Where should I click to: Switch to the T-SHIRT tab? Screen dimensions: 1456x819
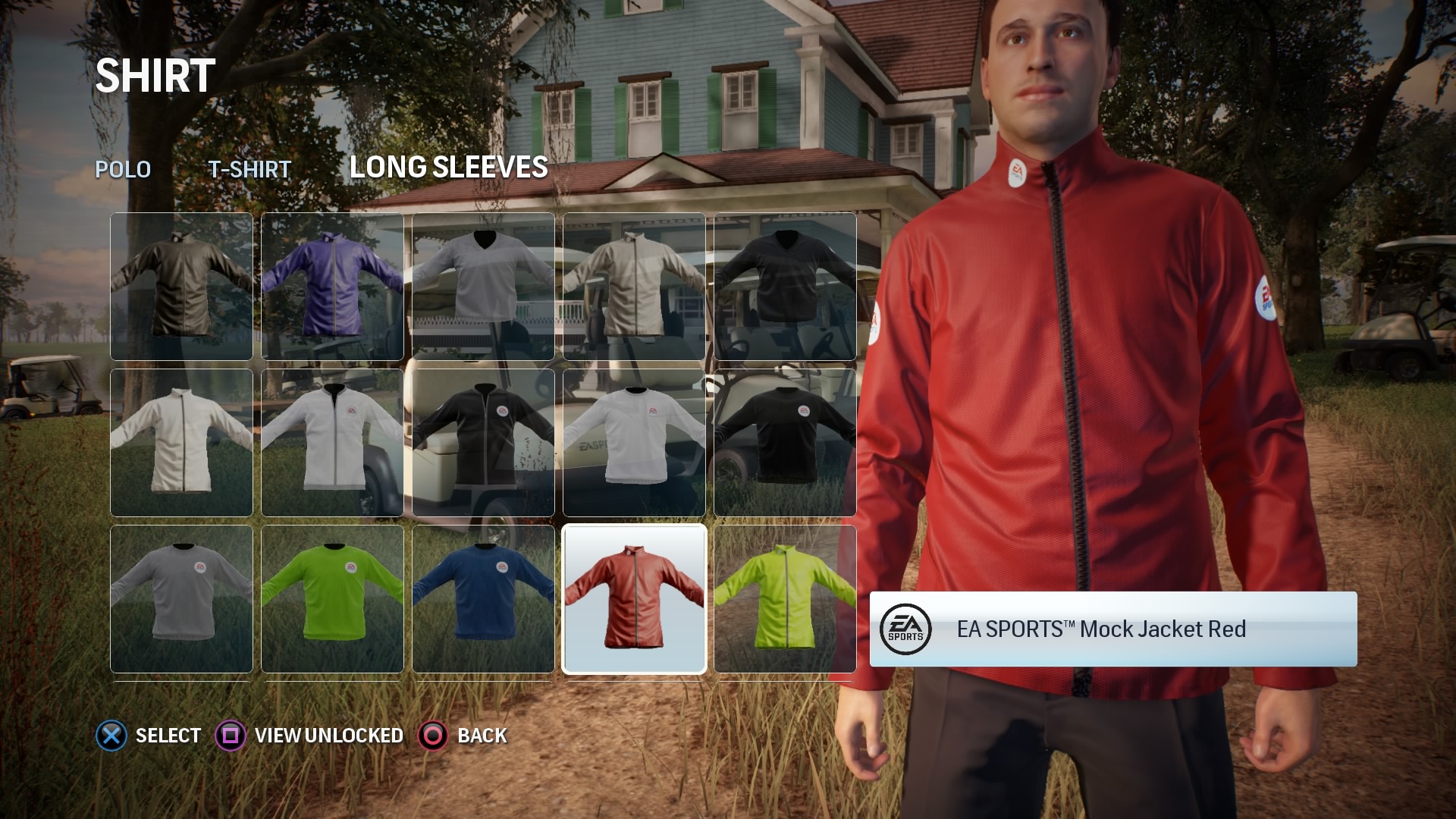[x=250, y=169]
